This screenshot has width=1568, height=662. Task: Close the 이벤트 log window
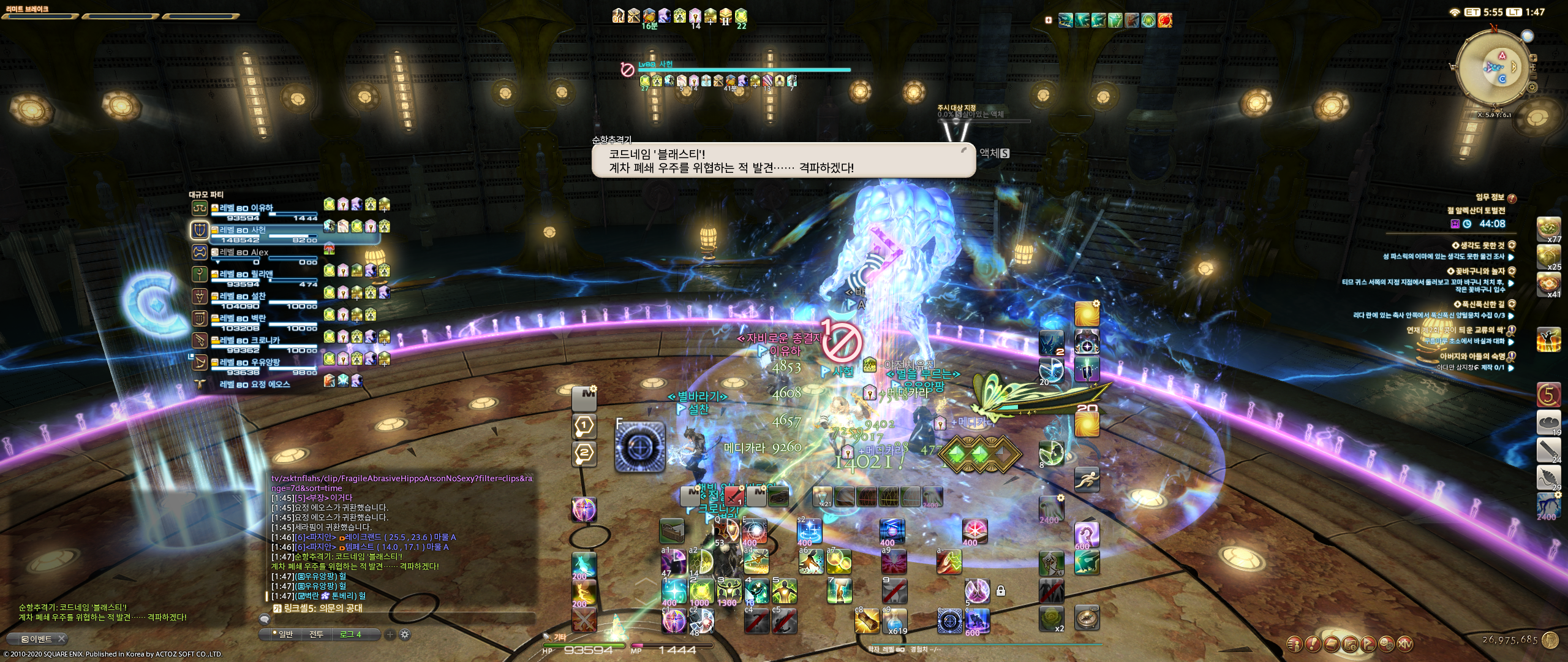(x=62, y=639)
